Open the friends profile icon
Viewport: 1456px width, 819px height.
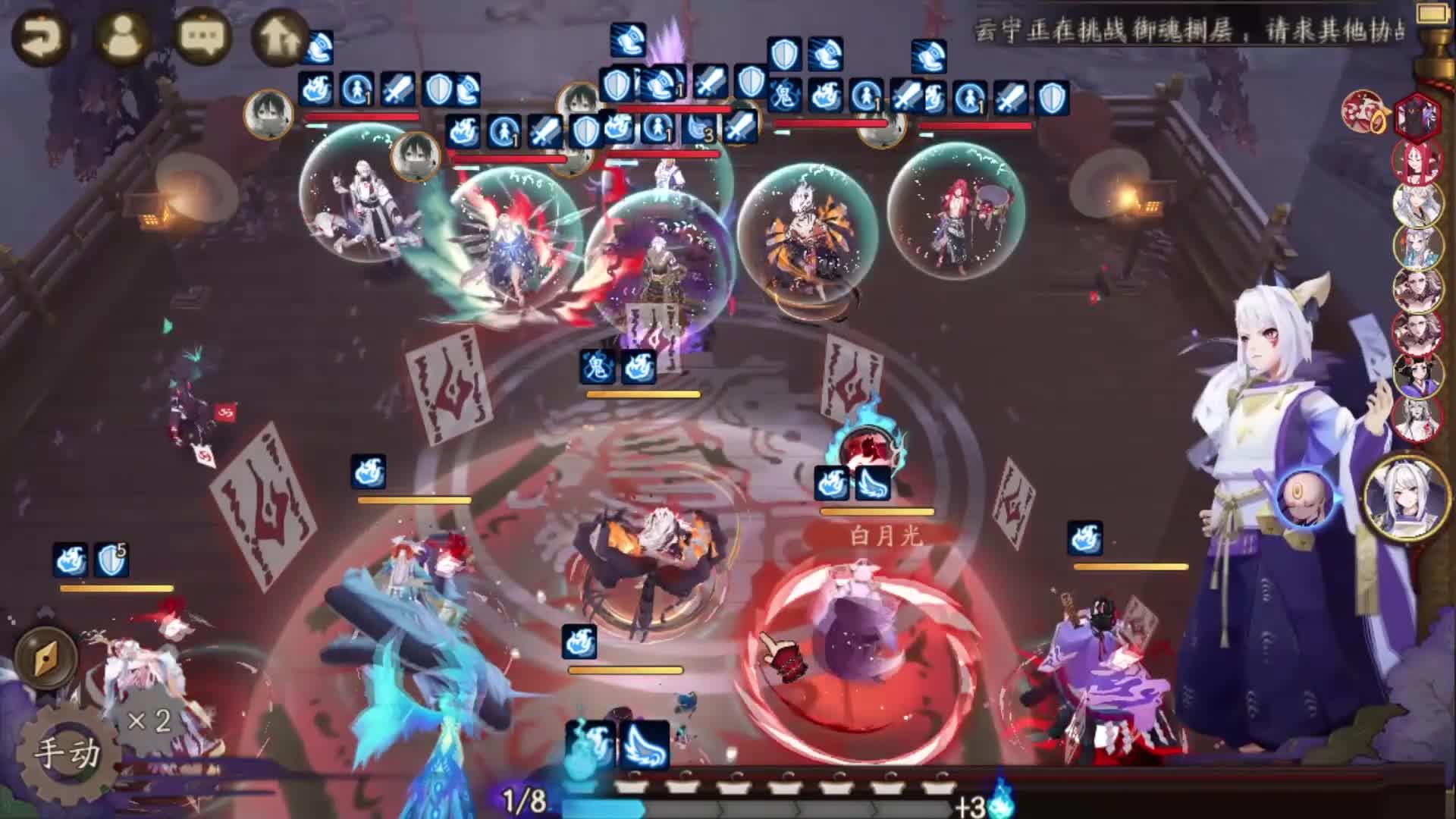pos(123,38)
